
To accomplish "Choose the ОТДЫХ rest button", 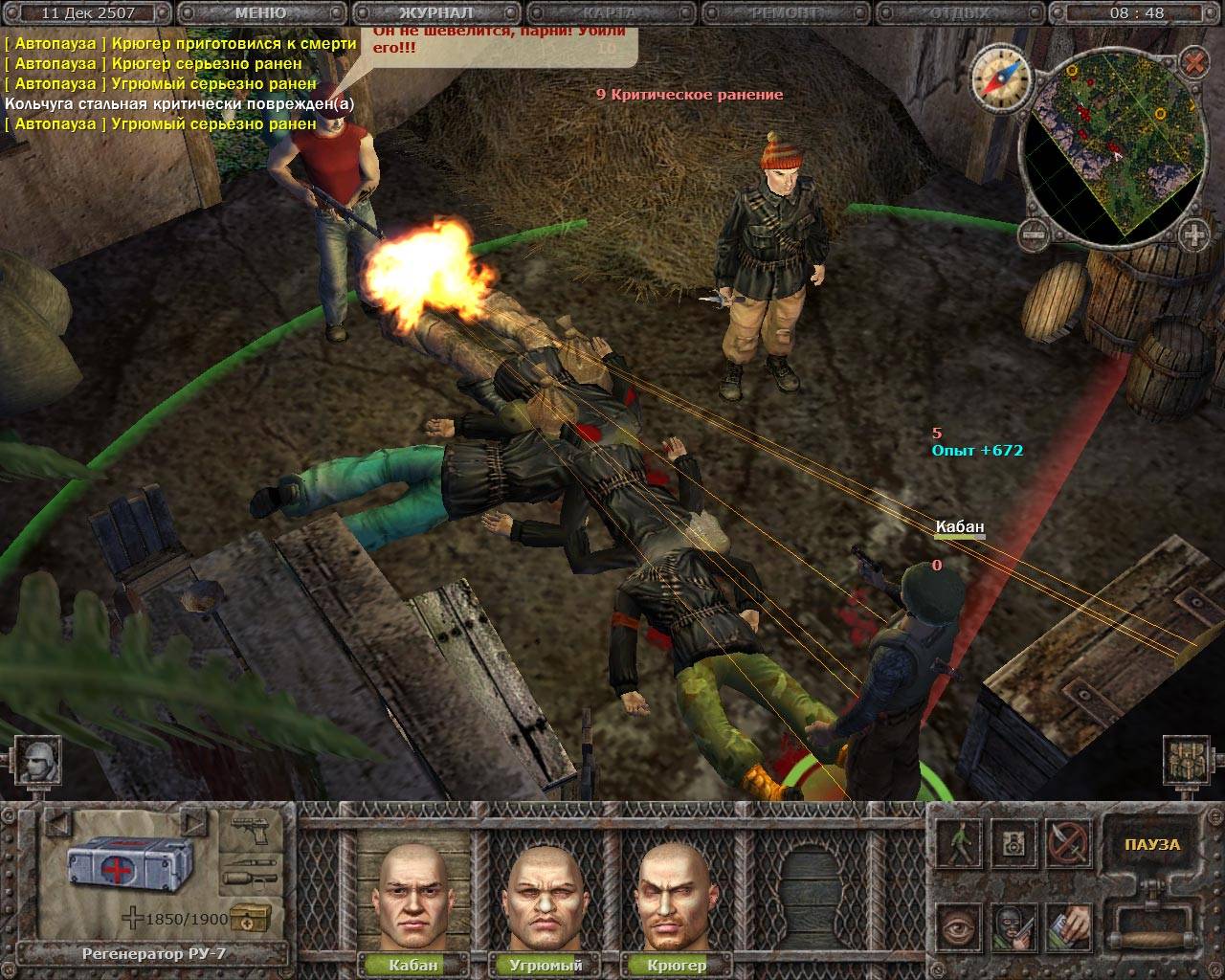I will [x=960, y=13].
